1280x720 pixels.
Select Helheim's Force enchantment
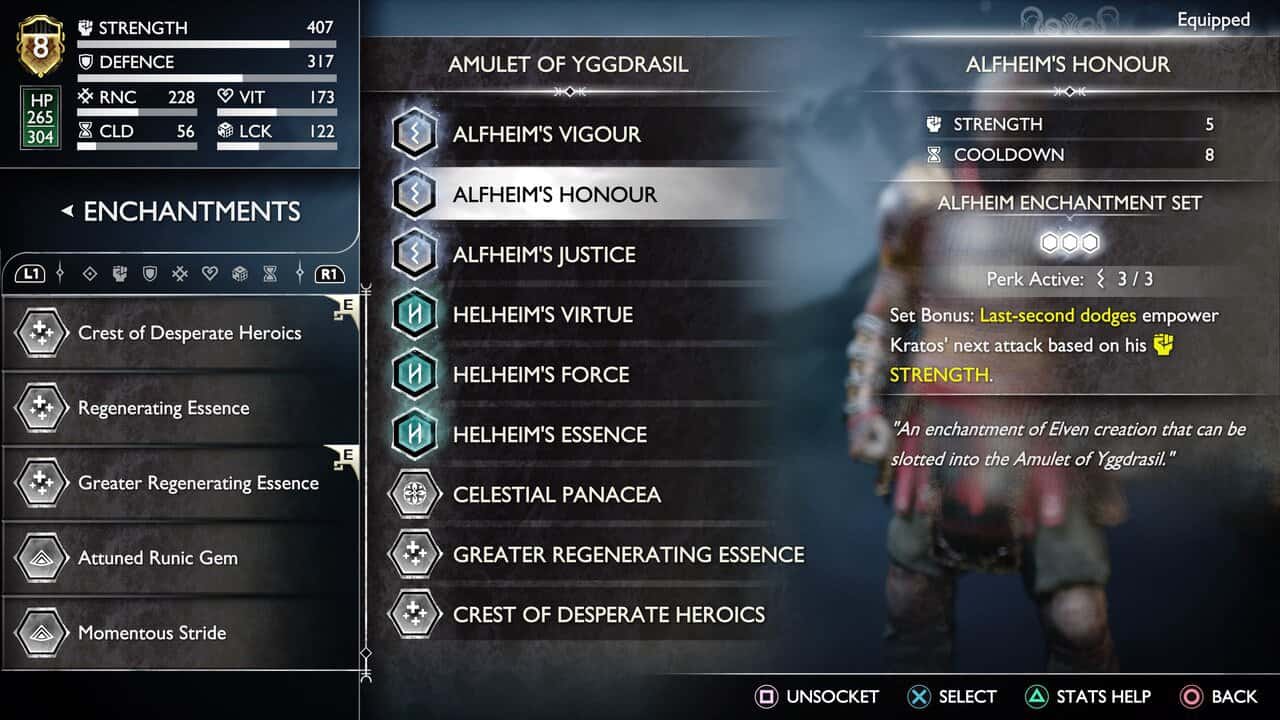pyautogui.click(x=541, y=374)
